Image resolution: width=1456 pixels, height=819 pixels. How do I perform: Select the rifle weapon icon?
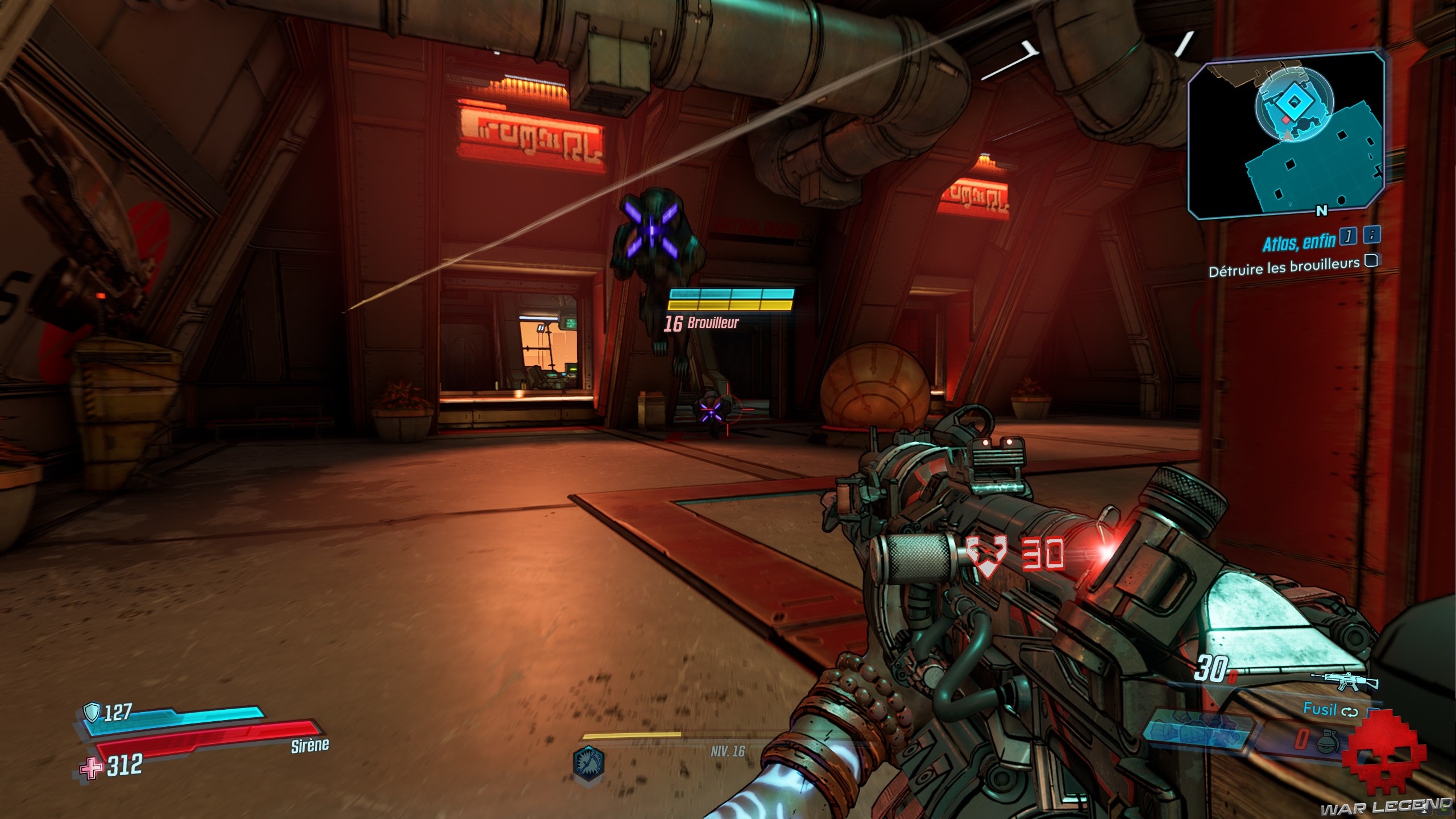(1346, 679)
